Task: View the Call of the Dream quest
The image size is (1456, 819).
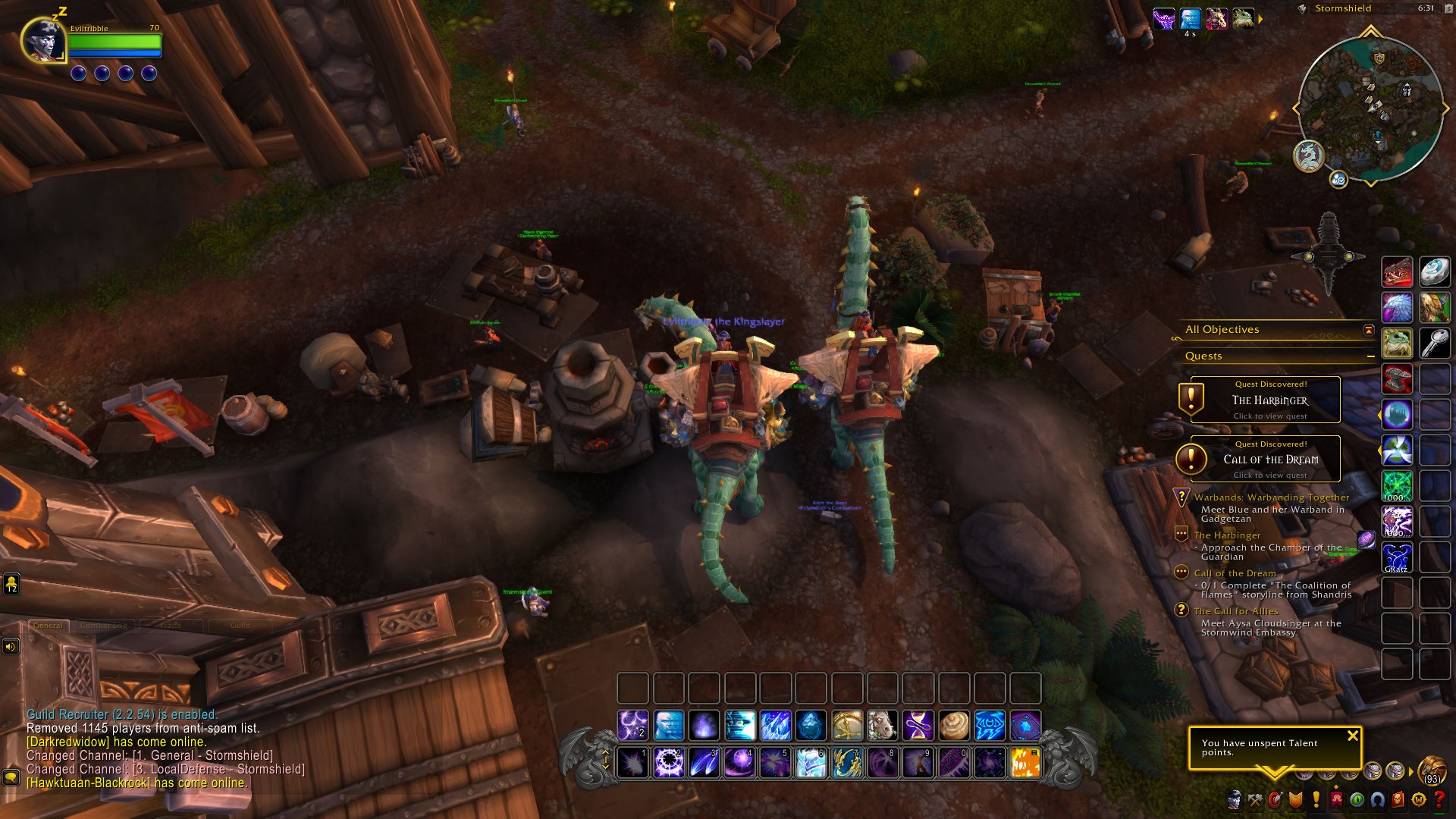Action: click(x=1265, y=459)
